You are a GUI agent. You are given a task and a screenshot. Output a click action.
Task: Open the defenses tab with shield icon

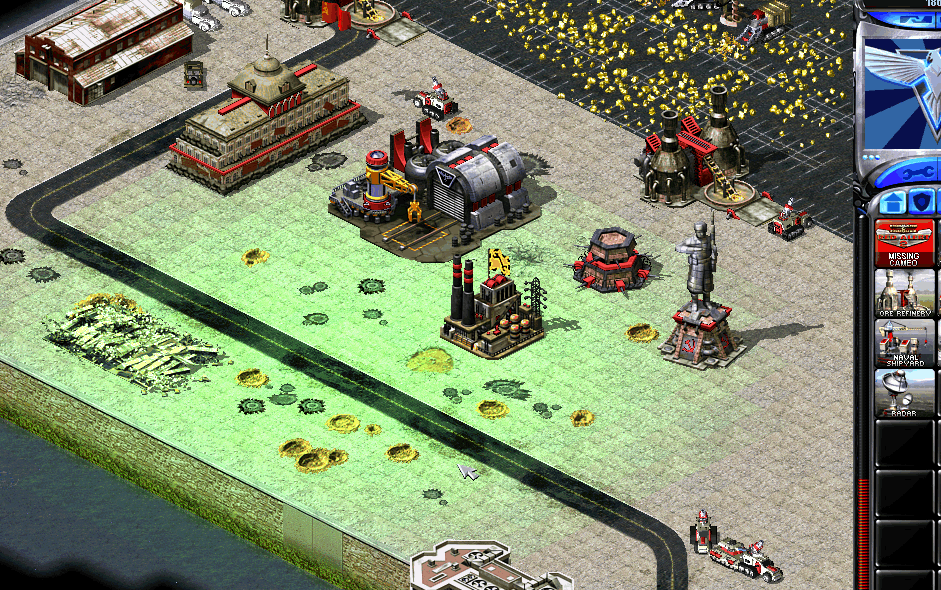[x=920, y=203]
